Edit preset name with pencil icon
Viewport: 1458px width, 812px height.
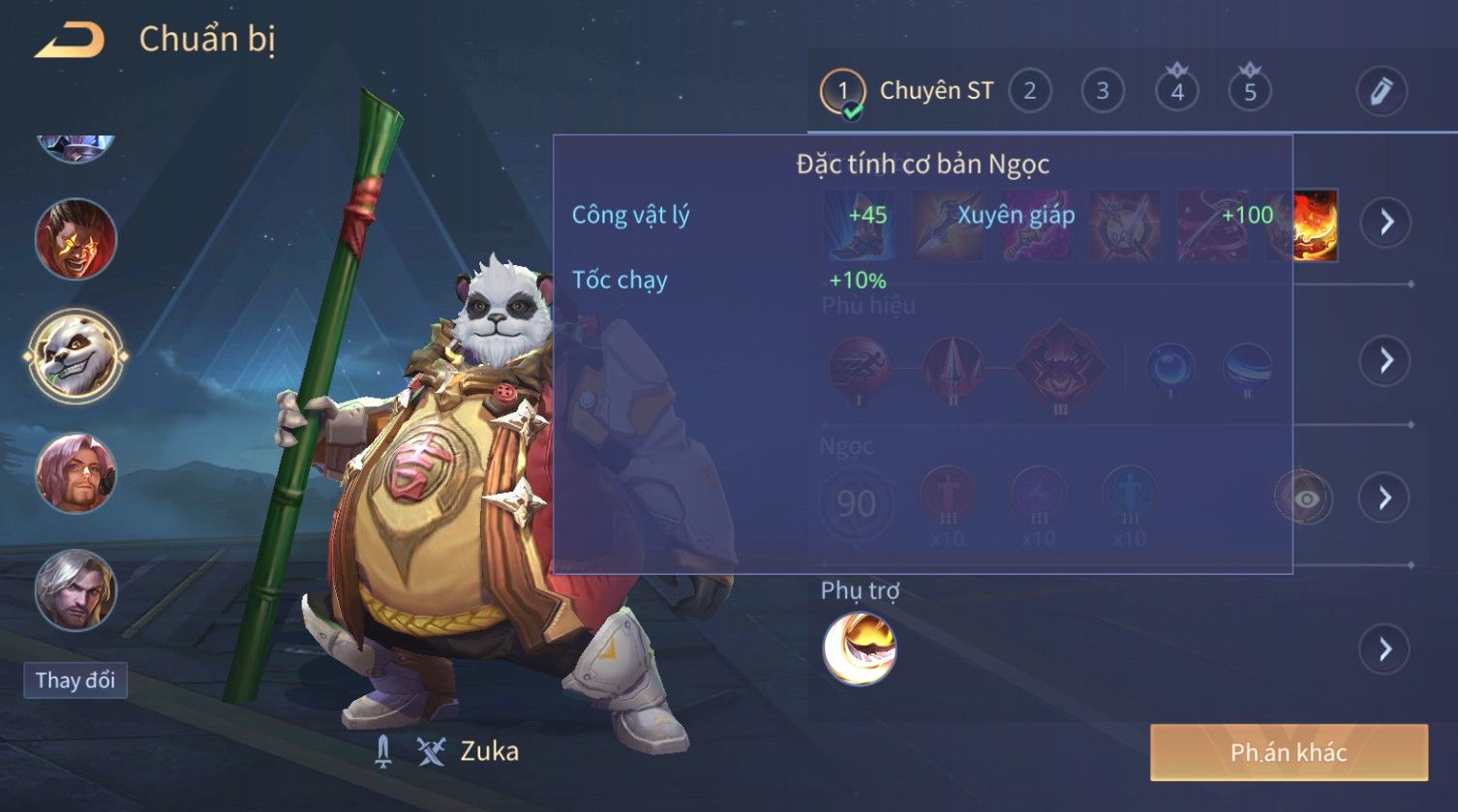pyautogui.click(x=1381, y=92)
